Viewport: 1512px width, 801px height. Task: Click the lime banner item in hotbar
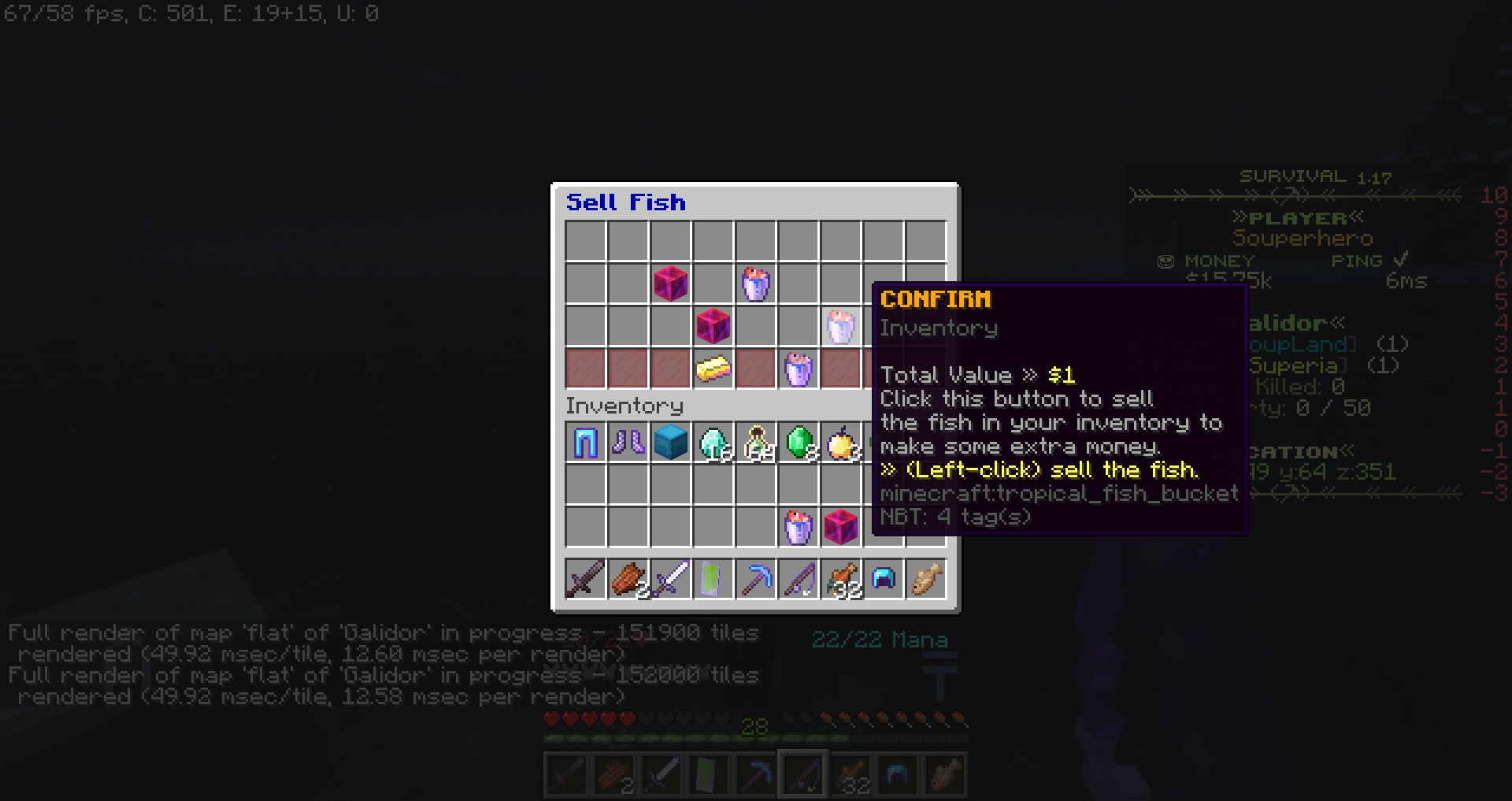[713, 579]
